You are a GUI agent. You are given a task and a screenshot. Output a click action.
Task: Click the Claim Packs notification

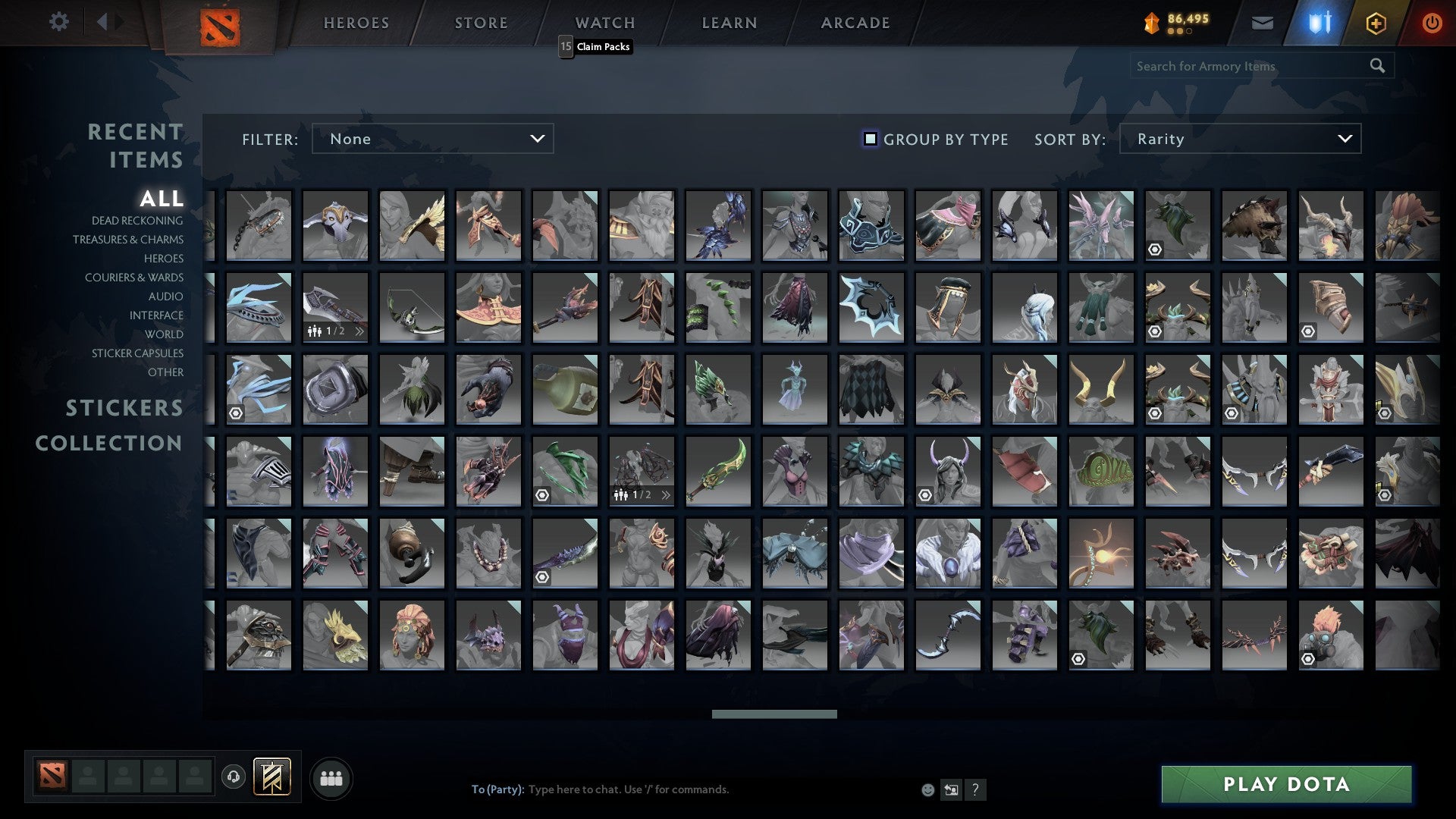[x=601, y=46]
